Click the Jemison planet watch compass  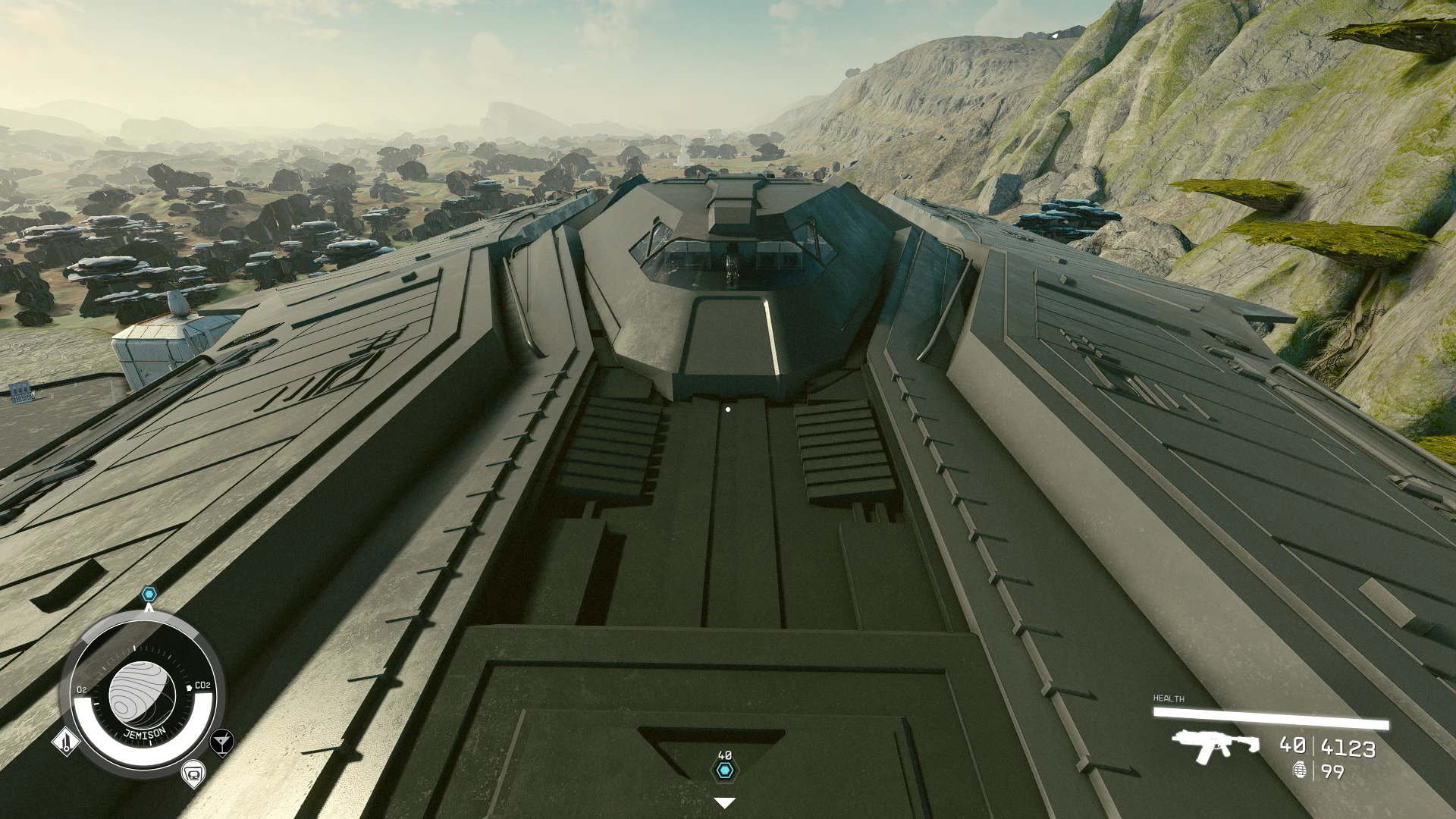pyautogui.click(x=142, y=695)
